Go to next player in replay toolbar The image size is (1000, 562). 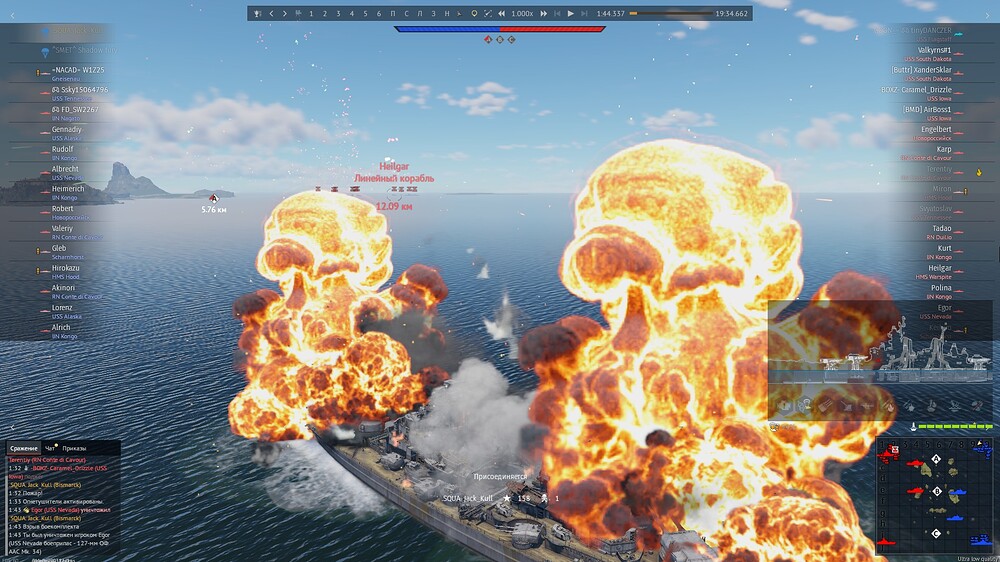pyautogui.click(x=284, y=14)
